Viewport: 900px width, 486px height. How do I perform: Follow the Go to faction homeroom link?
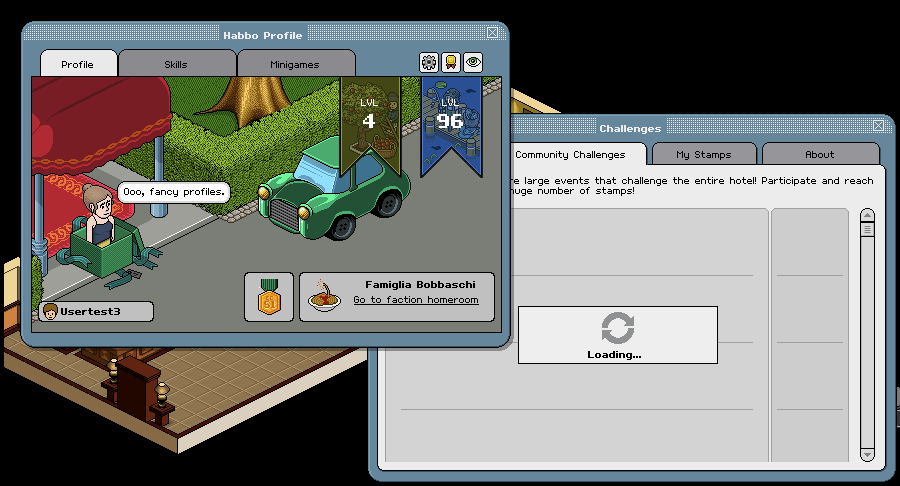(x=415, y=300)
